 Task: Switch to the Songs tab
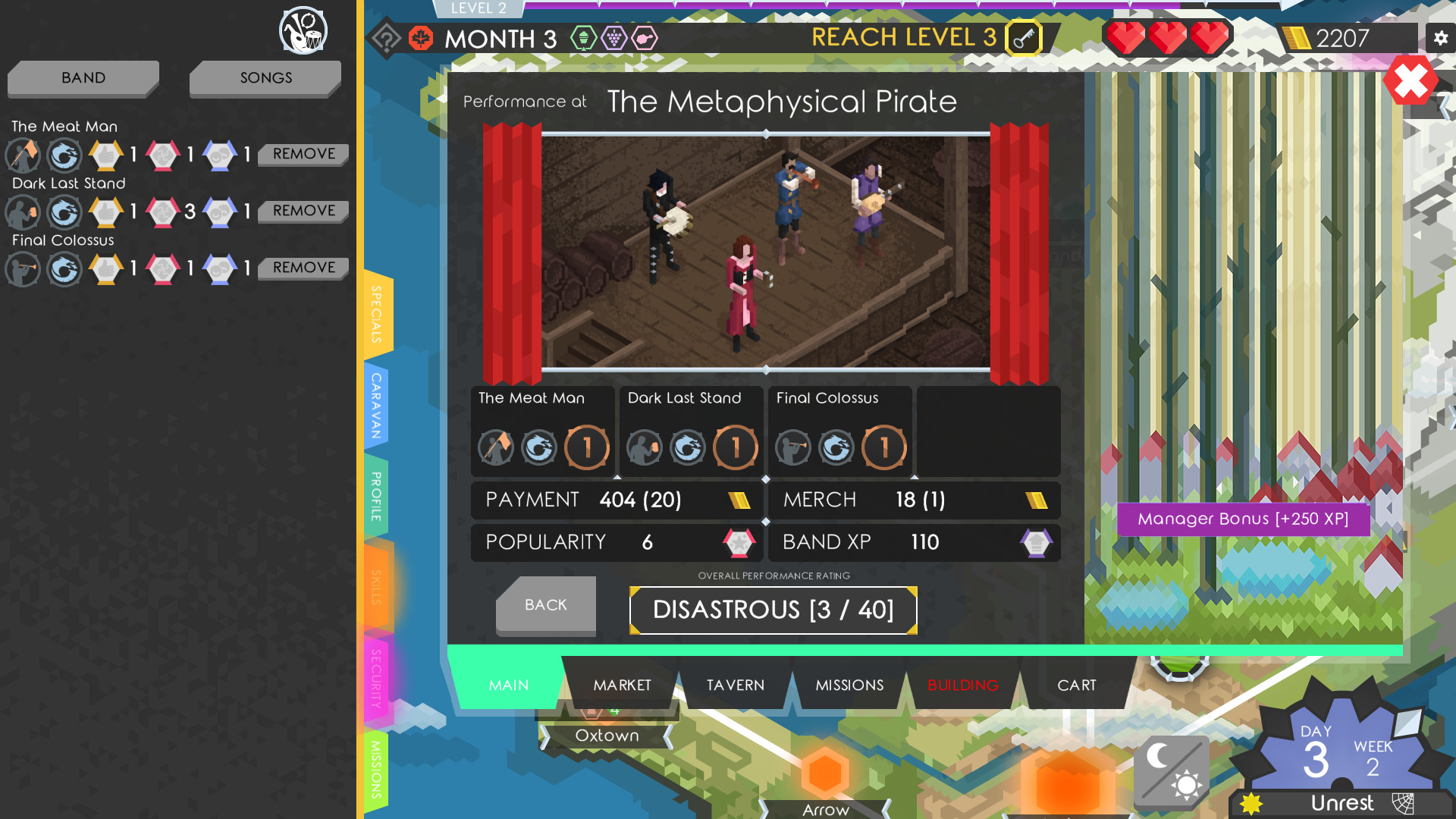click(x=265, y=77)
